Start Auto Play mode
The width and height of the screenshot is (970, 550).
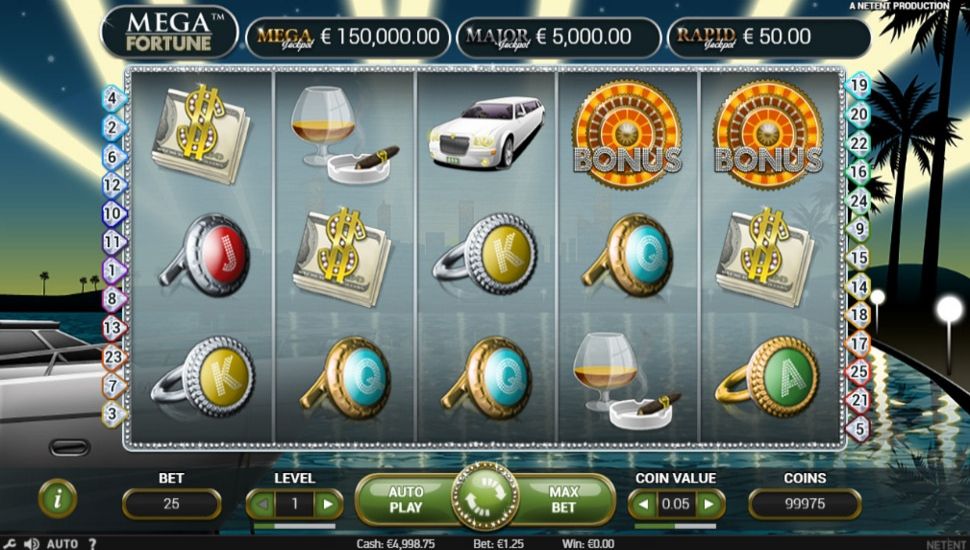pyautogui.click(x=405, y=499)
